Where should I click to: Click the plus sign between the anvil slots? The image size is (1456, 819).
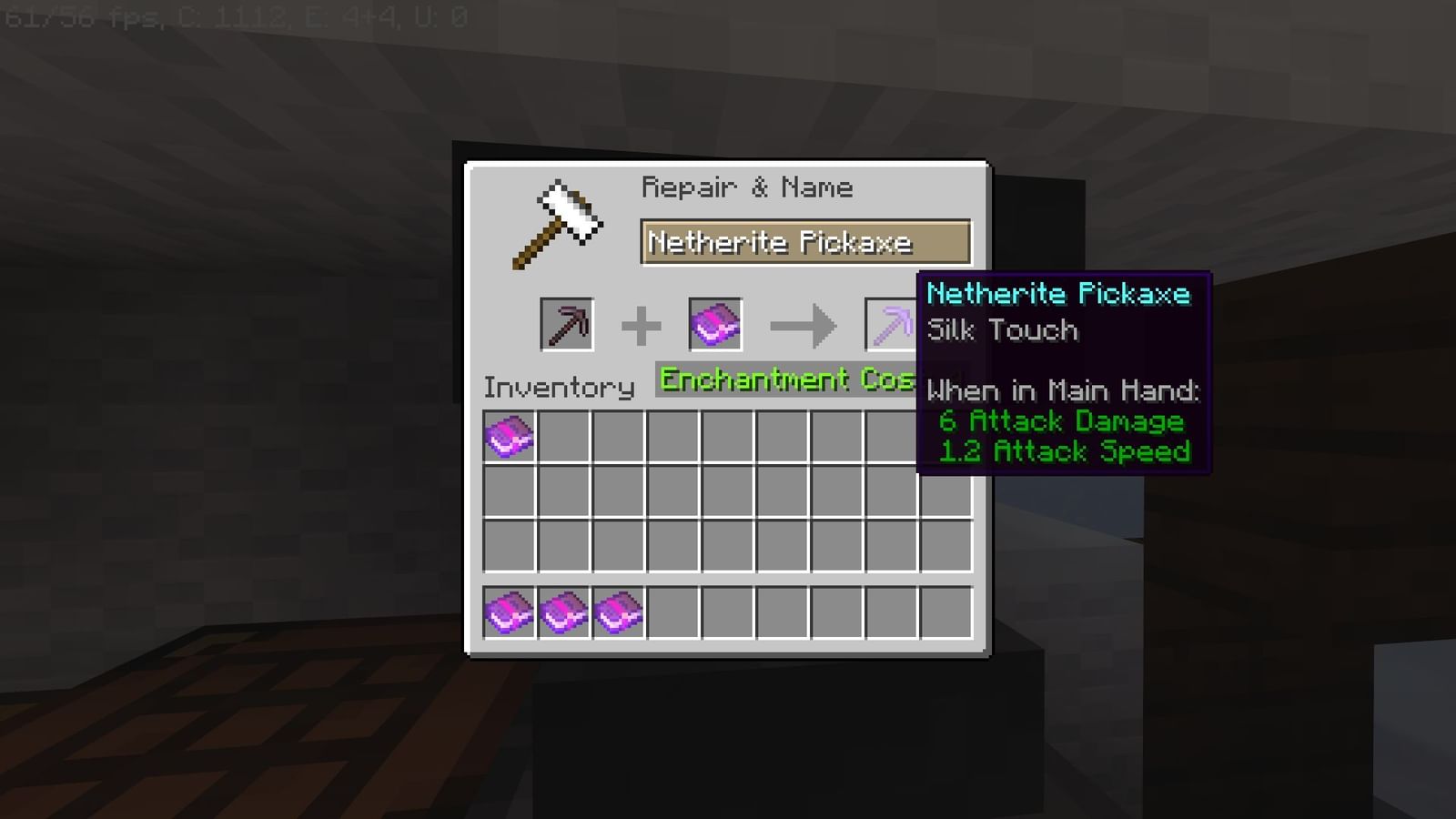644,324
